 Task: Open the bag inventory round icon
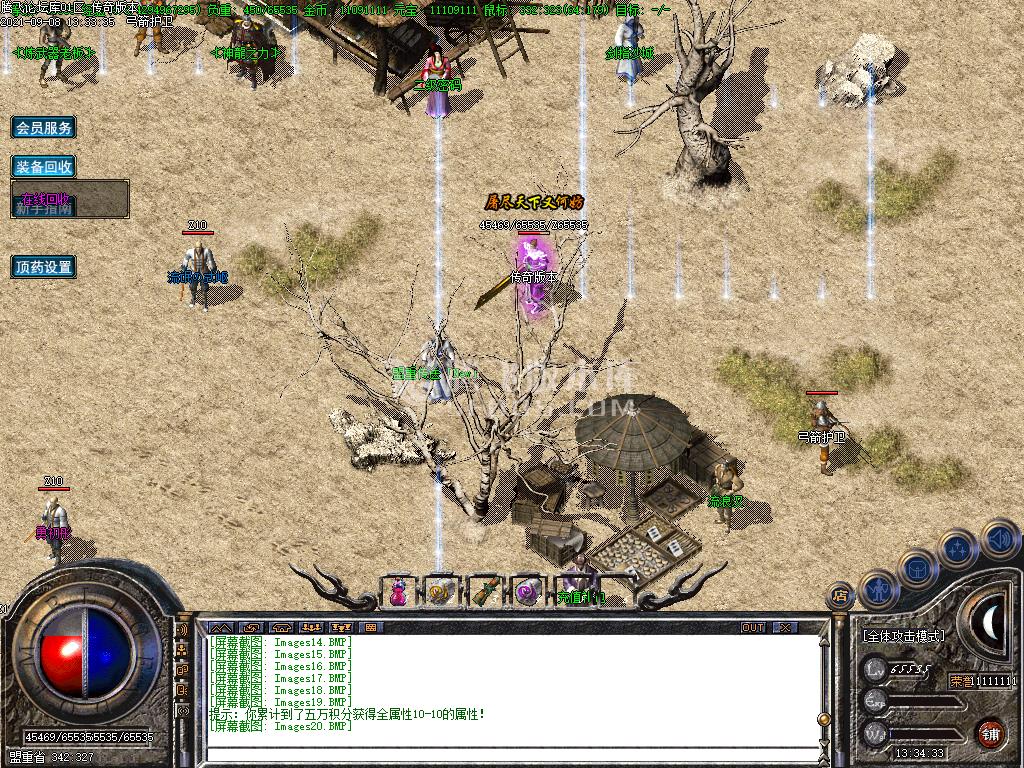(917, 567)
